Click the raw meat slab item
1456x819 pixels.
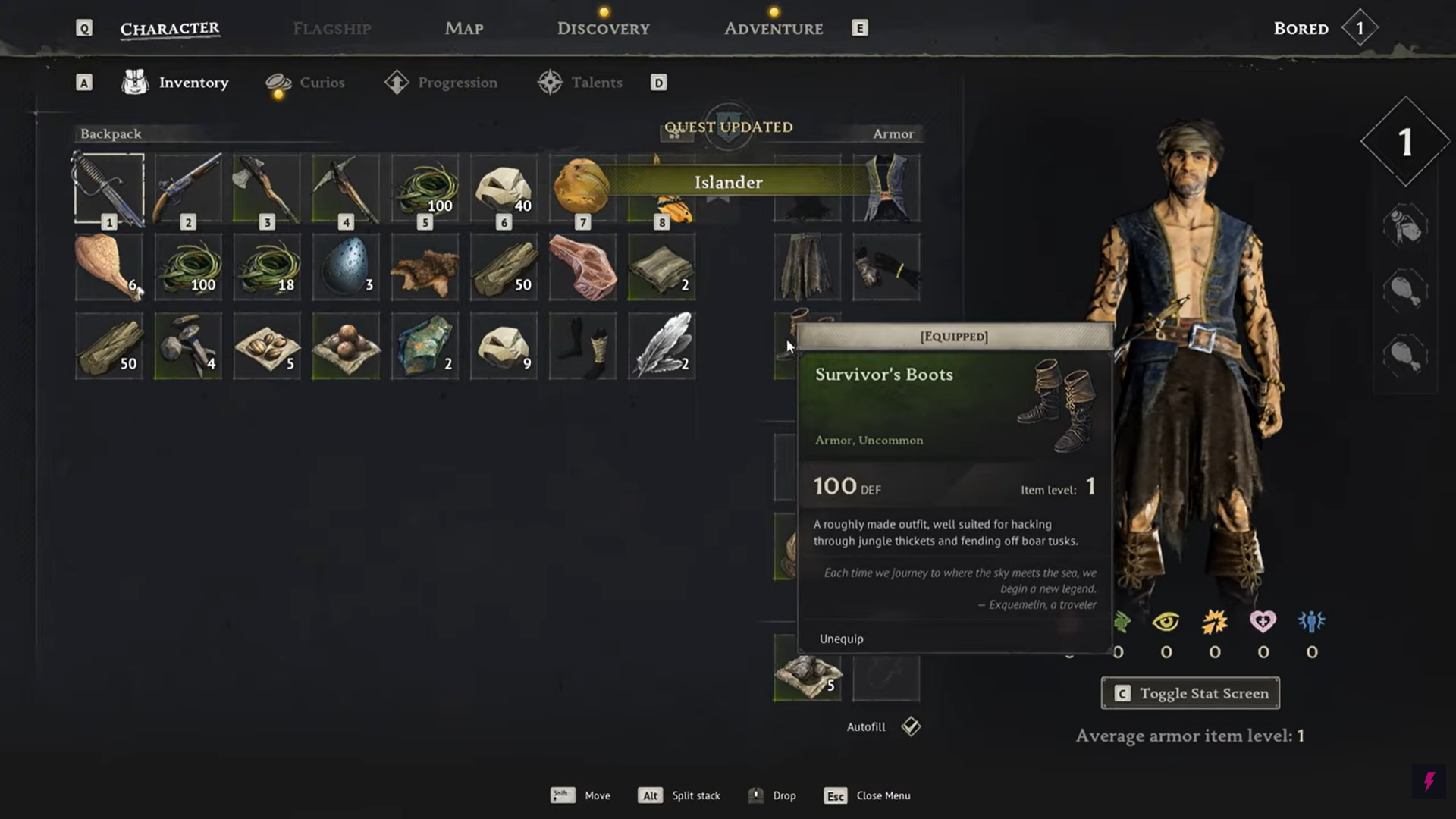click(582, 268)
